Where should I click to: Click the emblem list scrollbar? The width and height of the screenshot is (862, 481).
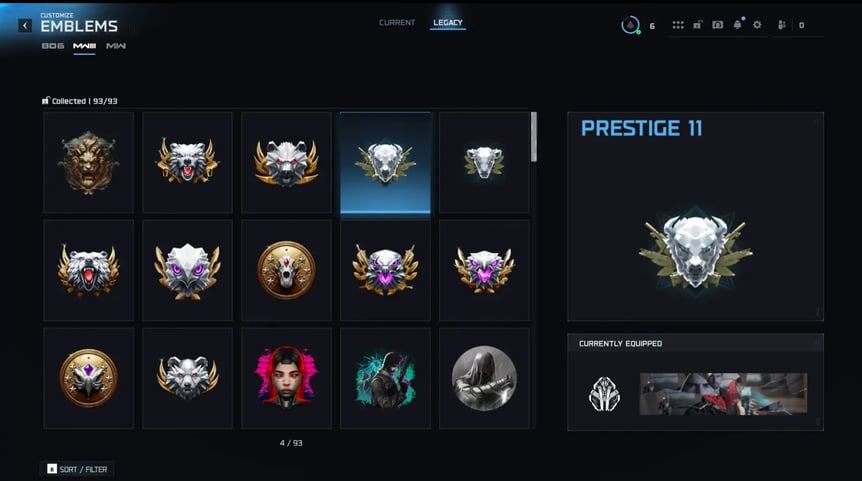tap(534, 137)
